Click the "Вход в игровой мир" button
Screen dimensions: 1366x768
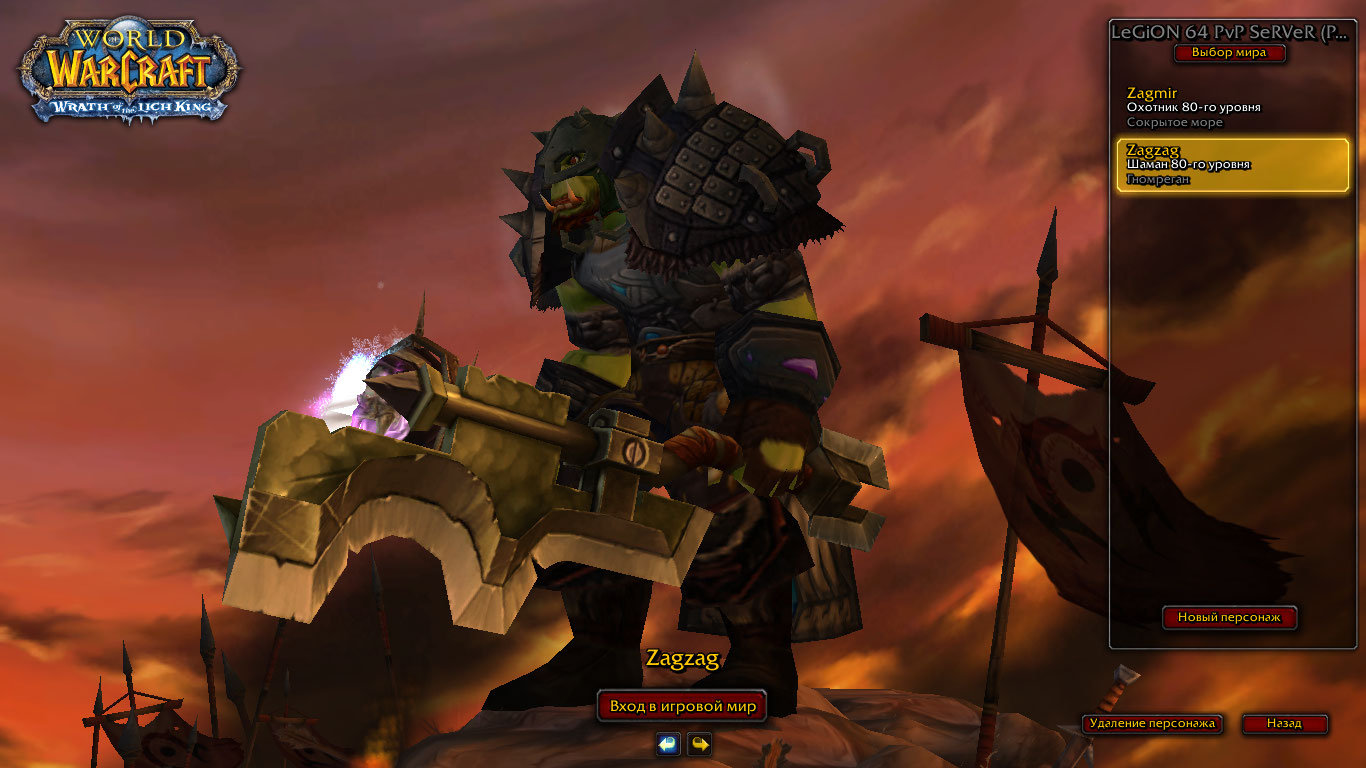click(682, 706)
